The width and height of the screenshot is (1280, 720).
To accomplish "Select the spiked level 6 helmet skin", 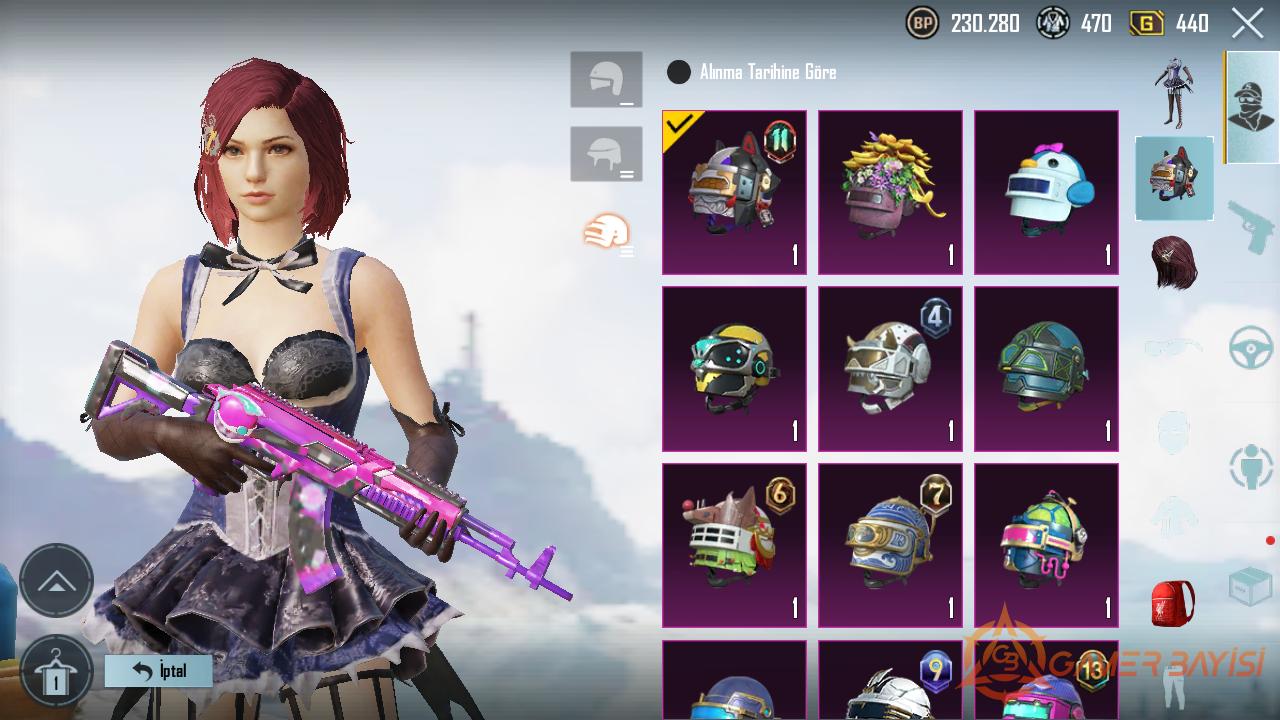I will coord(734,545).
